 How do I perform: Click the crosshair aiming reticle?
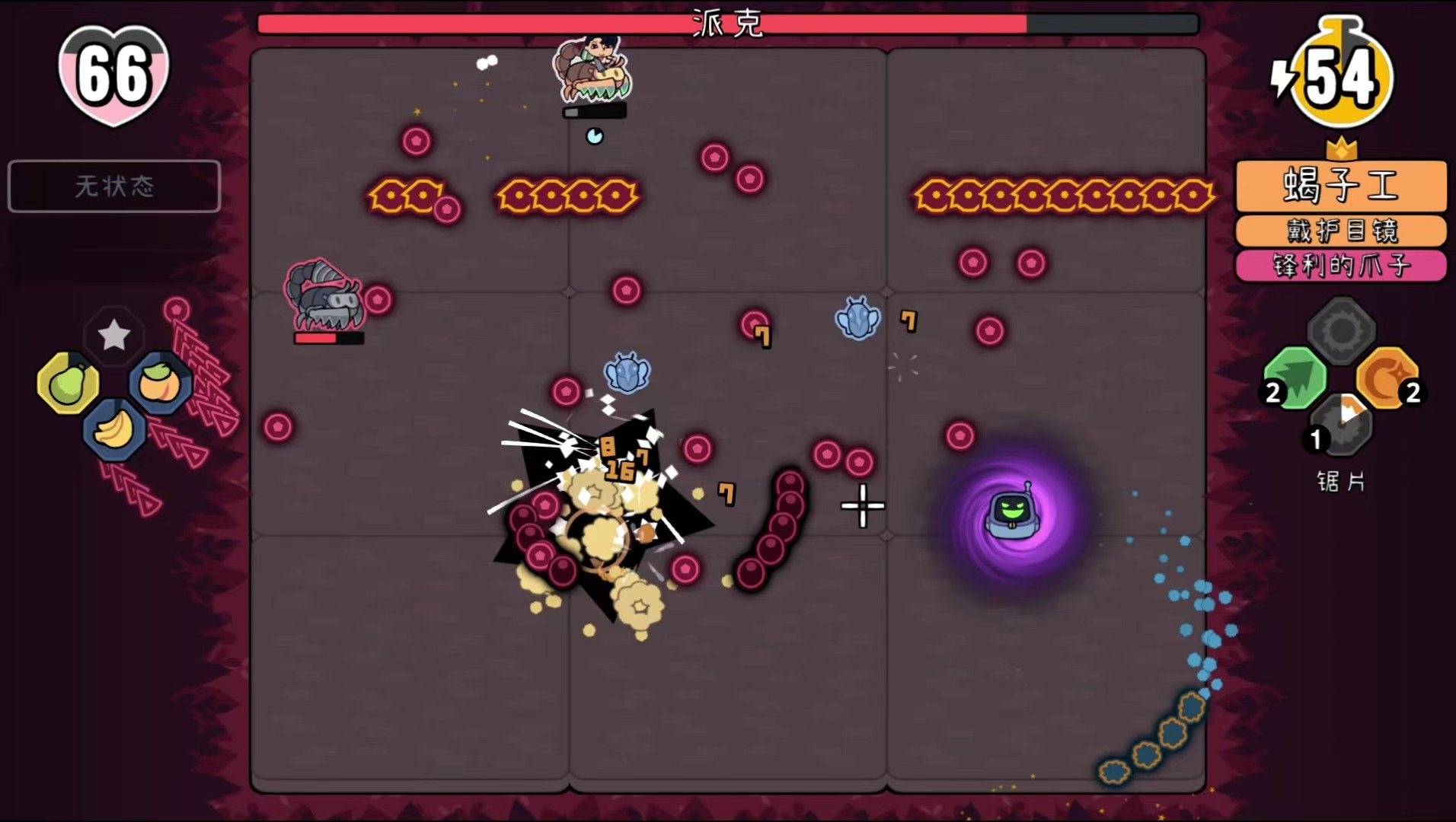point(862,505)
